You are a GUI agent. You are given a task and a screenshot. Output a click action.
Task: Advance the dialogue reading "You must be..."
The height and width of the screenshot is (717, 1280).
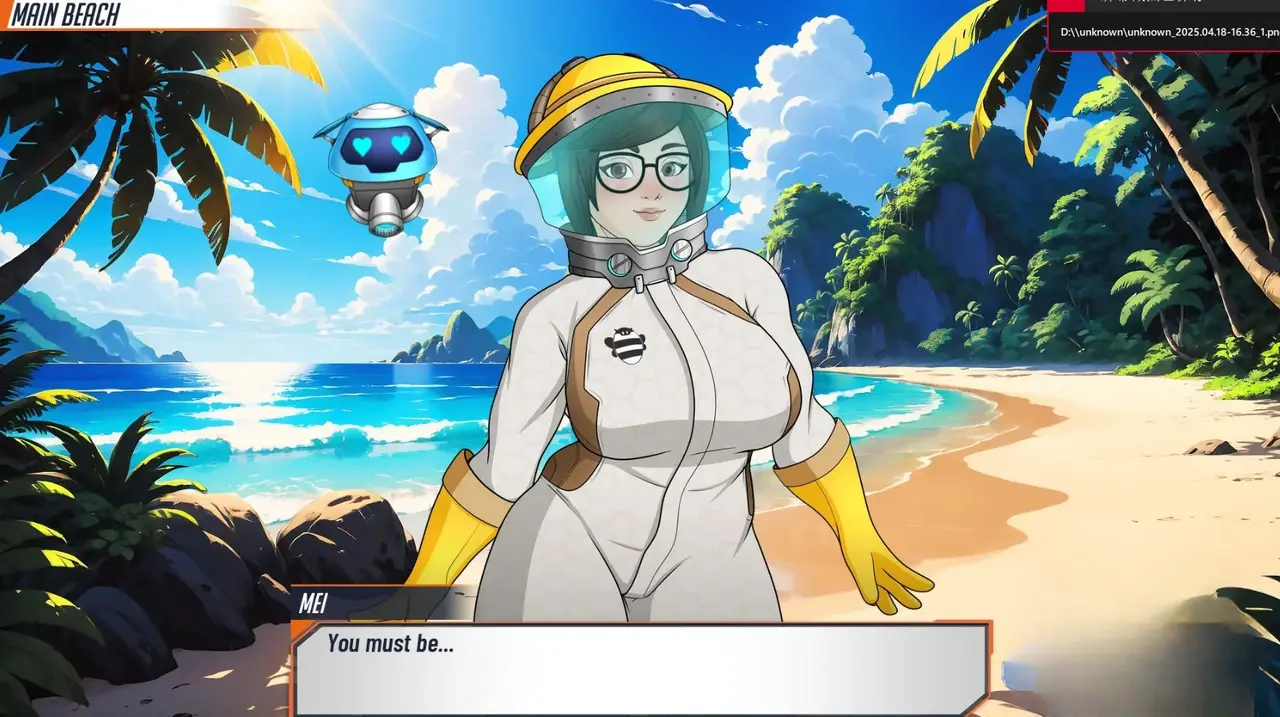(x=640, y=667)
